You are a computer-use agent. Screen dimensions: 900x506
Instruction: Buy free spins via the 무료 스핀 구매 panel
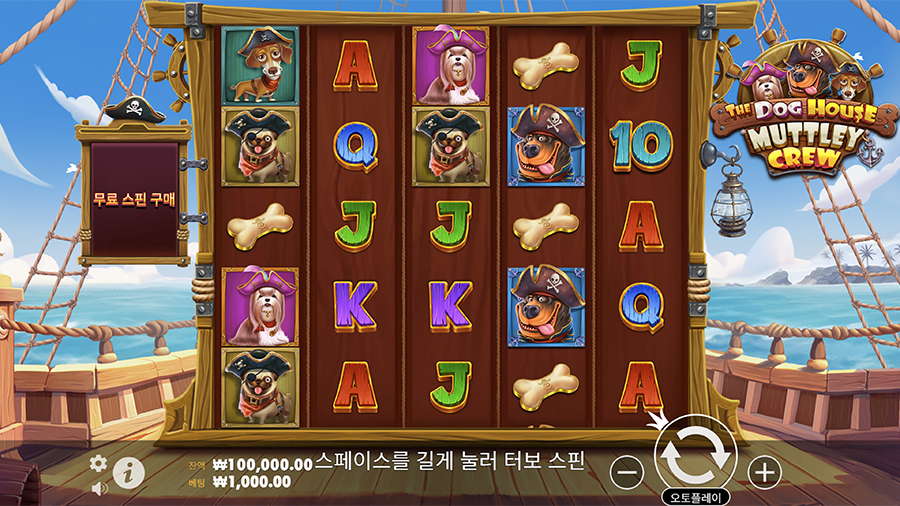tap(134, 199)
